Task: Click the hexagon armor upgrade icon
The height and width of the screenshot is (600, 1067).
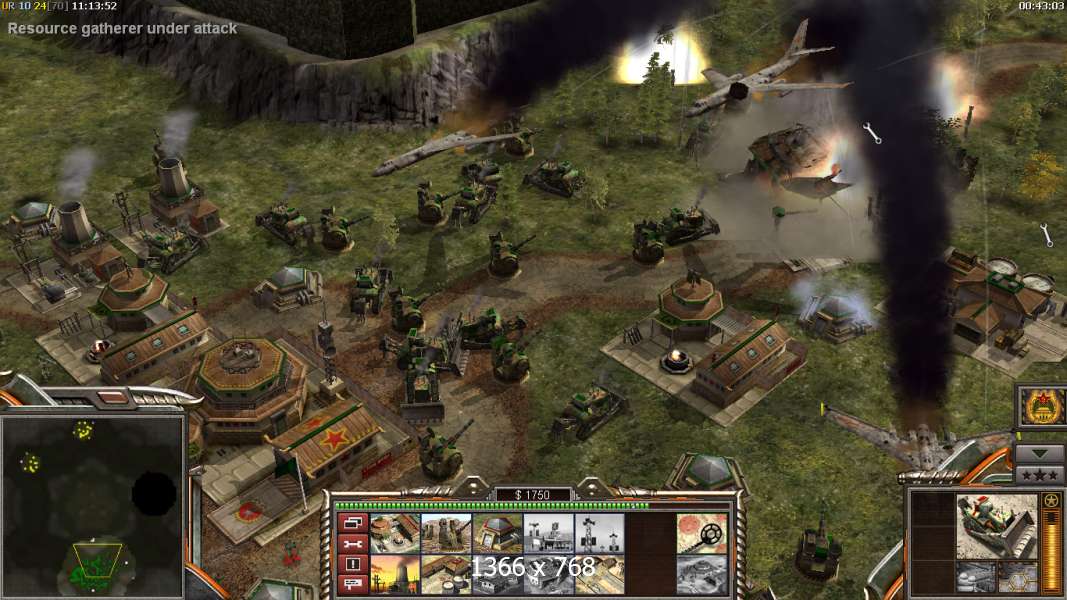Action: point(1018,576)
